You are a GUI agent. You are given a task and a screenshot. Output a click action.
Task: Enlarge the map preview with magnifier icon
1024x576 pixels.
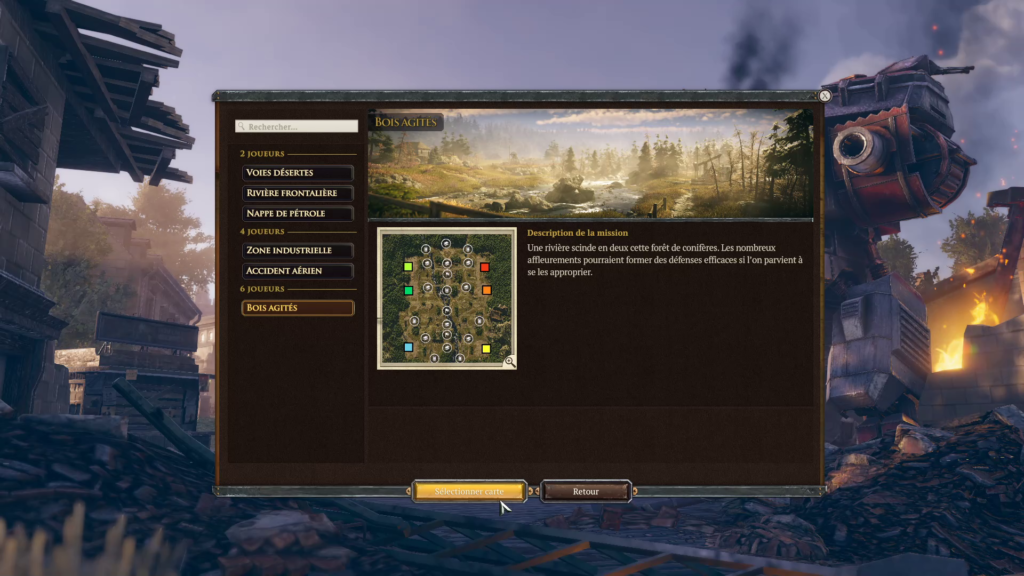coord(510,362)
